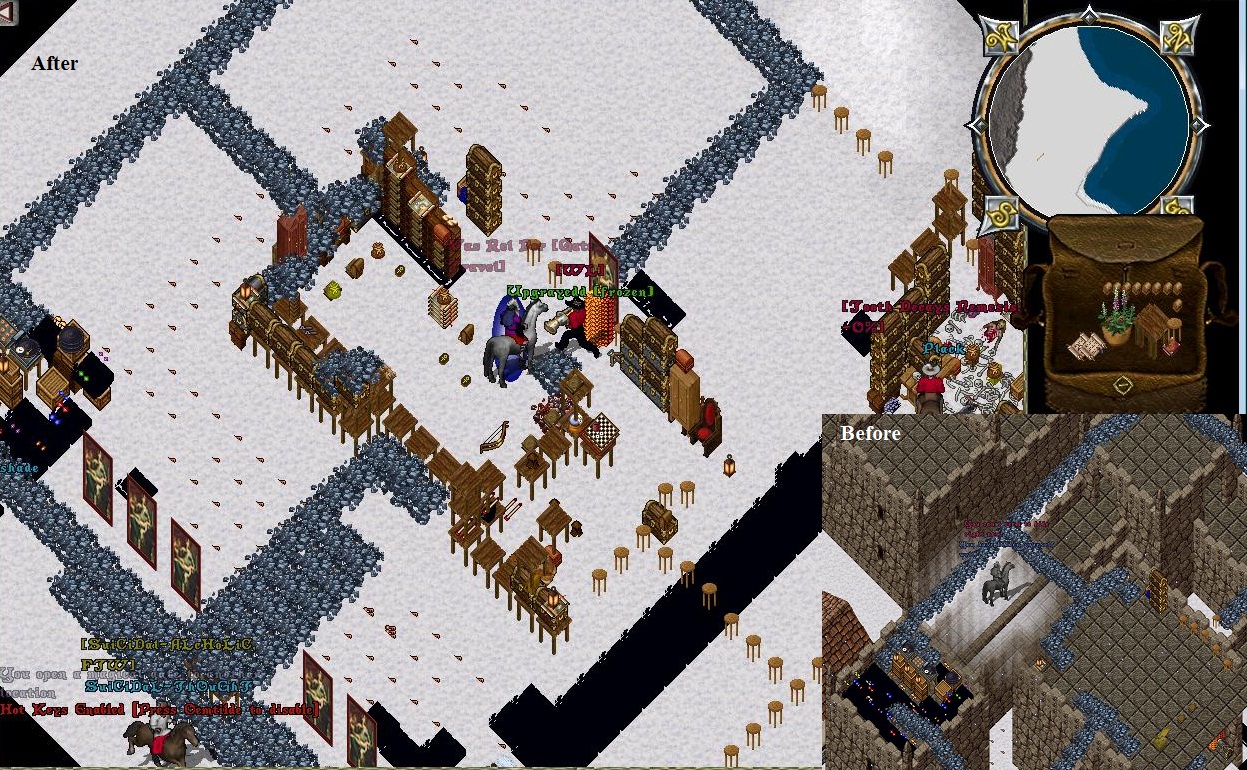Image resolution: width=1247 pixels, height=770 pixels.
Task: Select the red book in the backpack
Action: 1172,347
